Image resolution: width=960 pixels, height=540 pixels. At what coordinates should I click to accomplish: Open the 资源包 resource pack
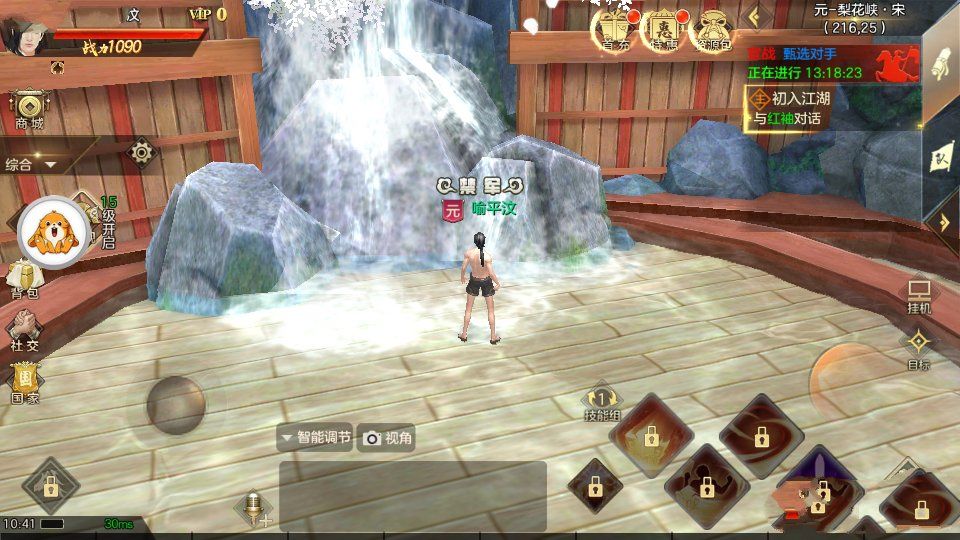tap(714, 30)
